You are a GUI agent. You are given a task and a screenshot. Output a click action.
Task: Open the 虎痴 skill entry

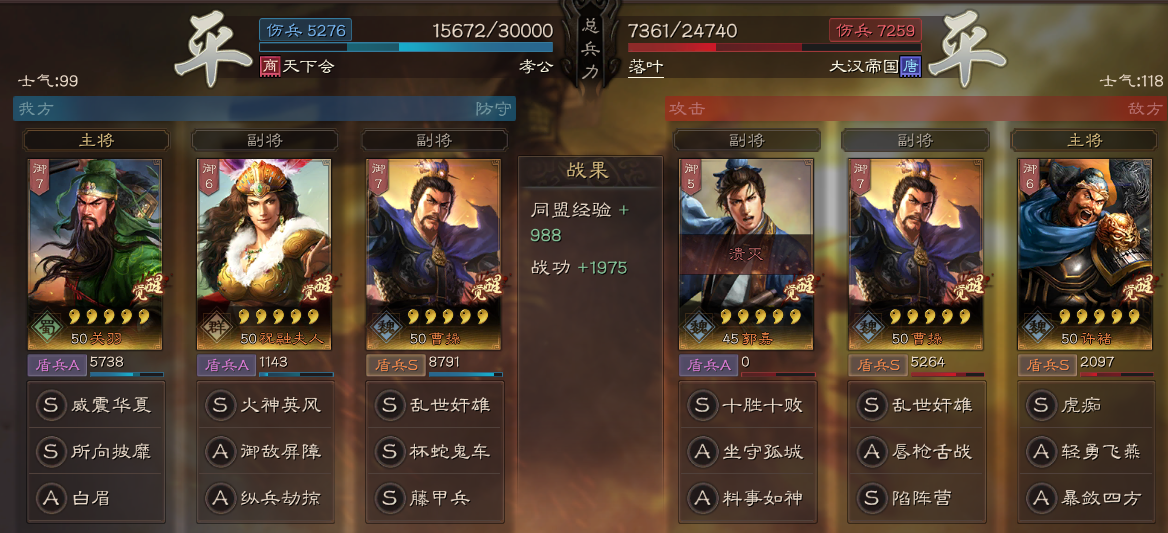[x=1084, y=405]
